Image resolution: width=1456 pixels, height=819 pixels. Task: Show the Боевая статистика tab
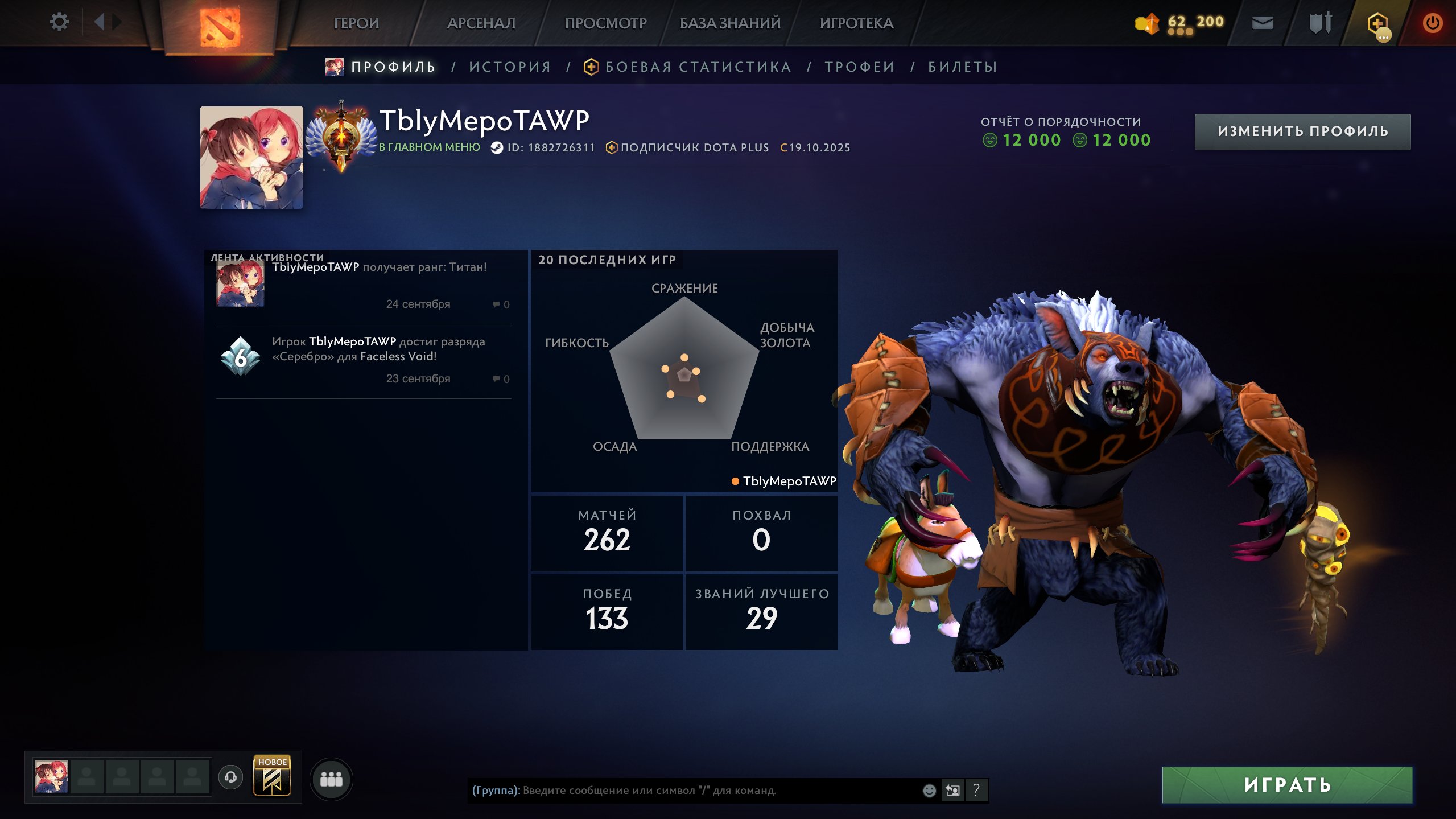click(x=698, y=67)
